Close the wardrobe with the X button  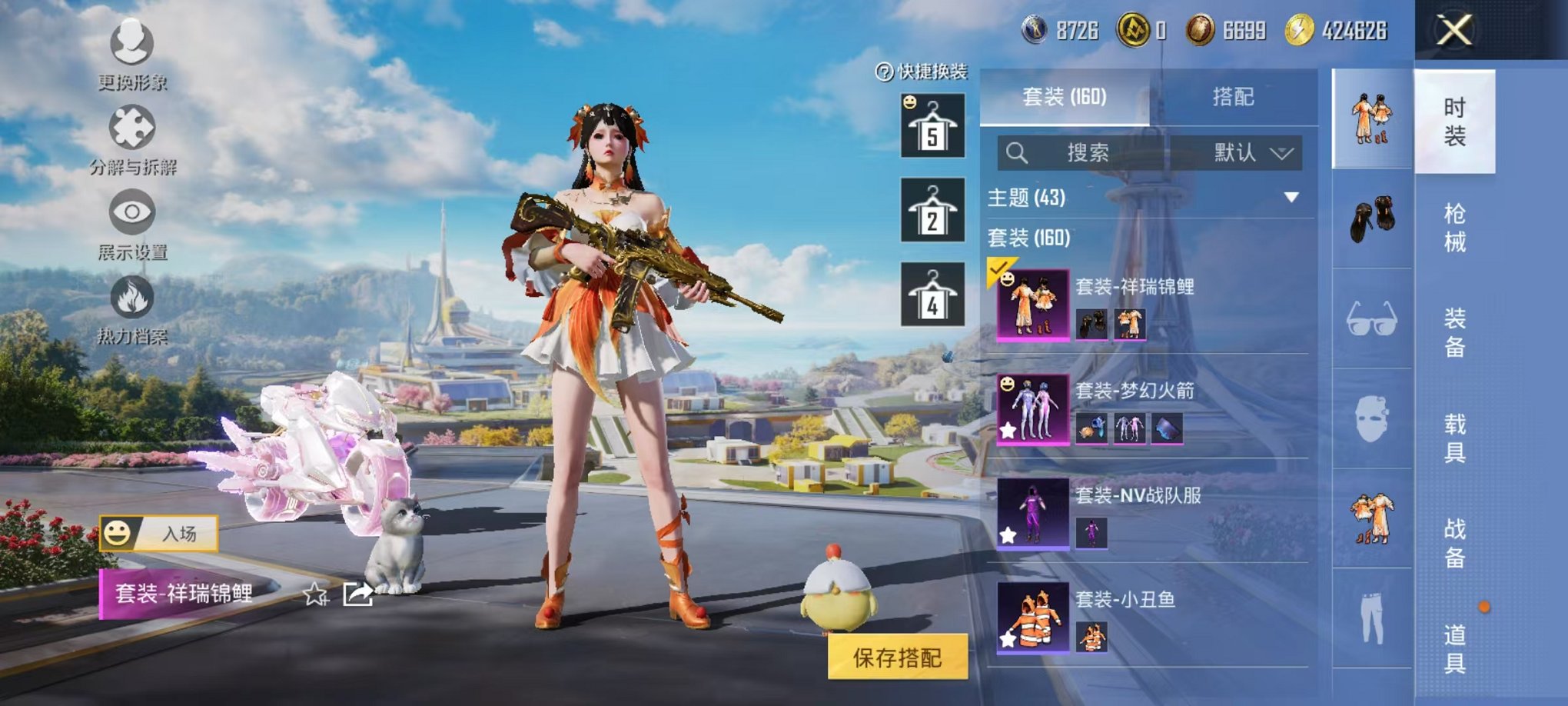pyautogui.click(x=1454, y=32)
